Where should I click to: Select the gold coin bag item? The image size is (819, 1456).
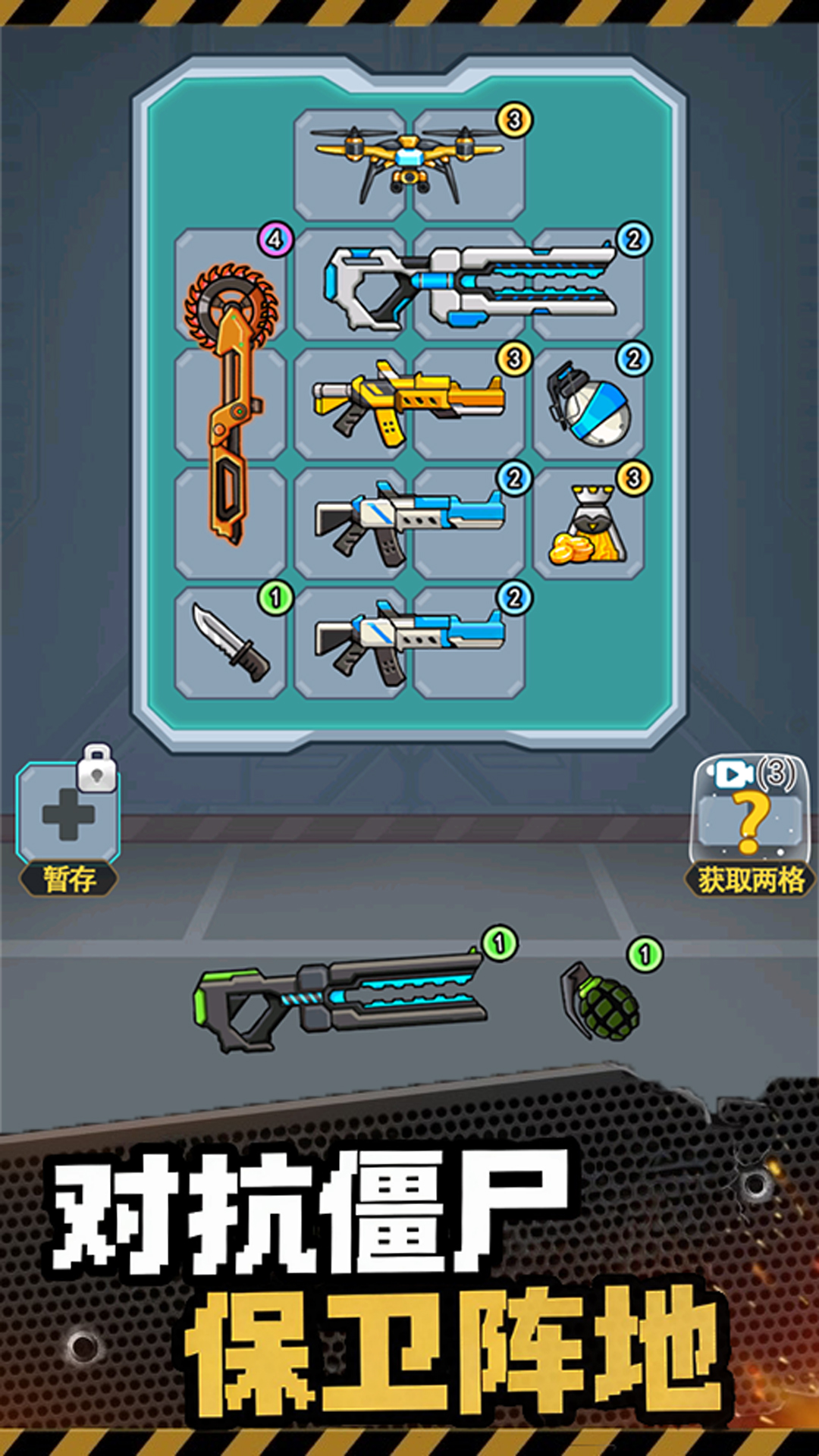pos(588,525)
